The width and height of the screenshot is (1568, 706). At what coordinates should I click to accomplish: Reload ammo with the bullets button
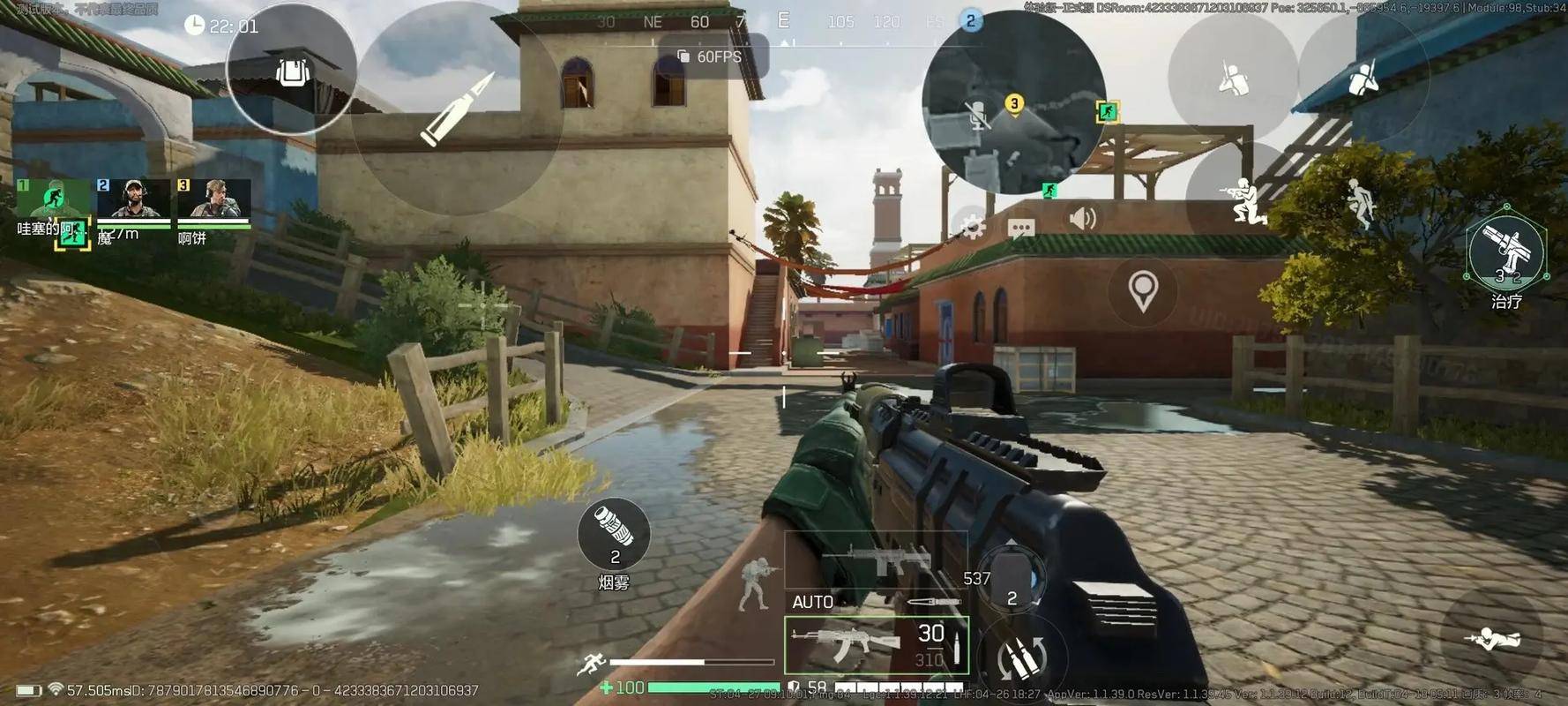point(1022,657)
